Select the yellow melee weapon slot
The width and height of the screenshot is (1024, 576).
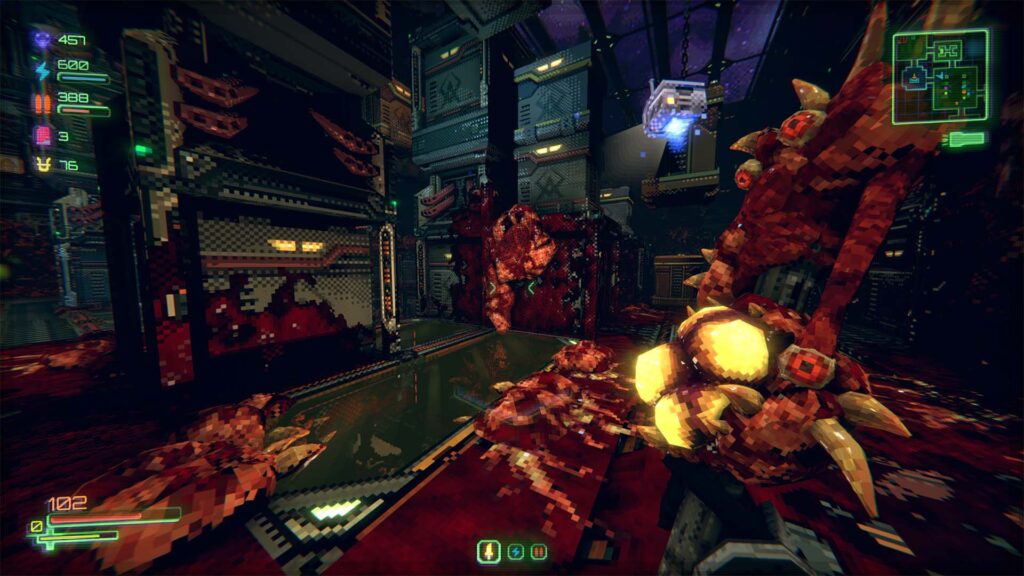[490, 551]
